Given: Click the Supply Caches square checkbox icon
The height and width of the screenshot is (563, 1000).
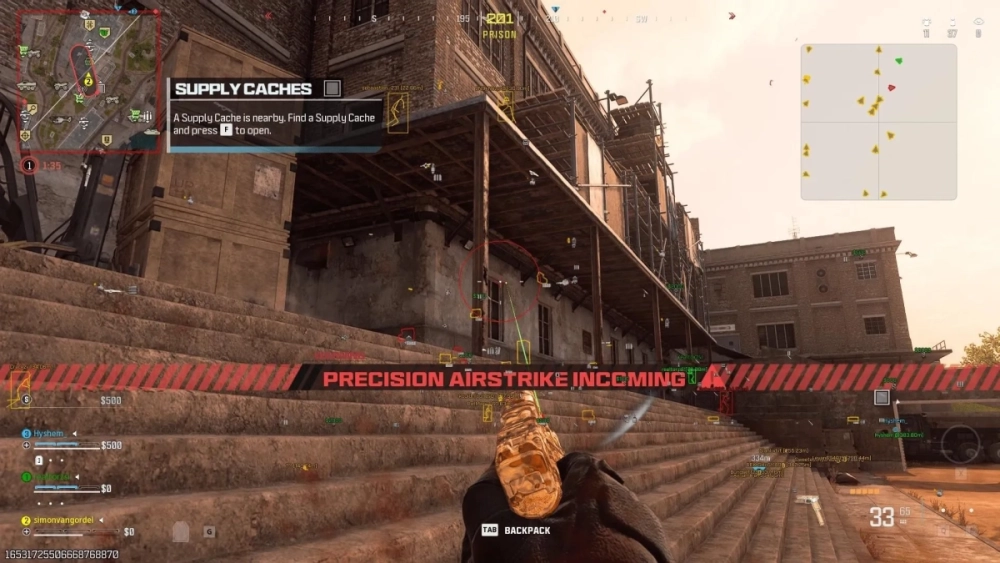Looking at the screenshot, I should pos(332,89).
